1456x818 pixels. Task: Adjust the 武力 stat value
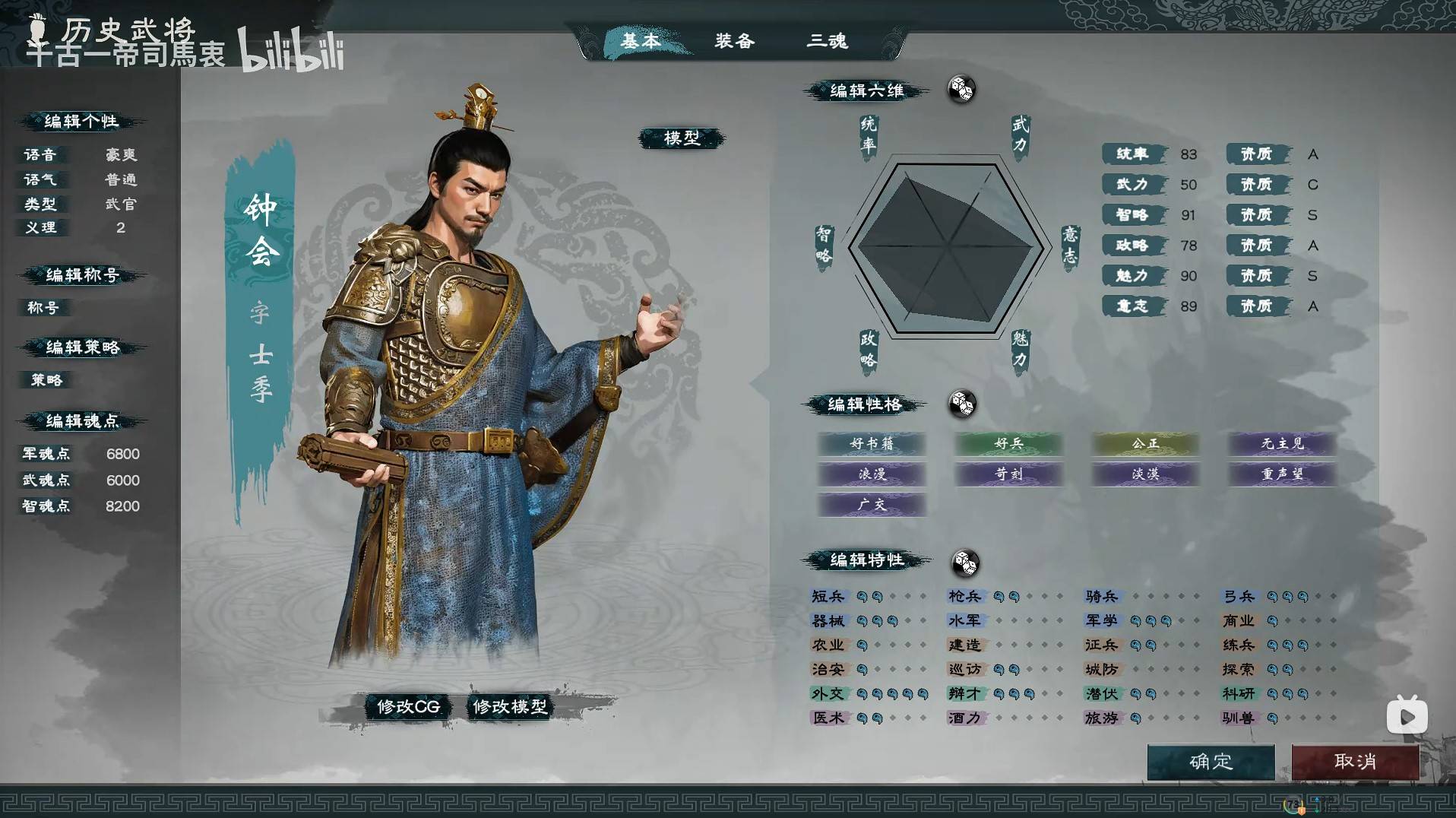[x=1188, y=184]
